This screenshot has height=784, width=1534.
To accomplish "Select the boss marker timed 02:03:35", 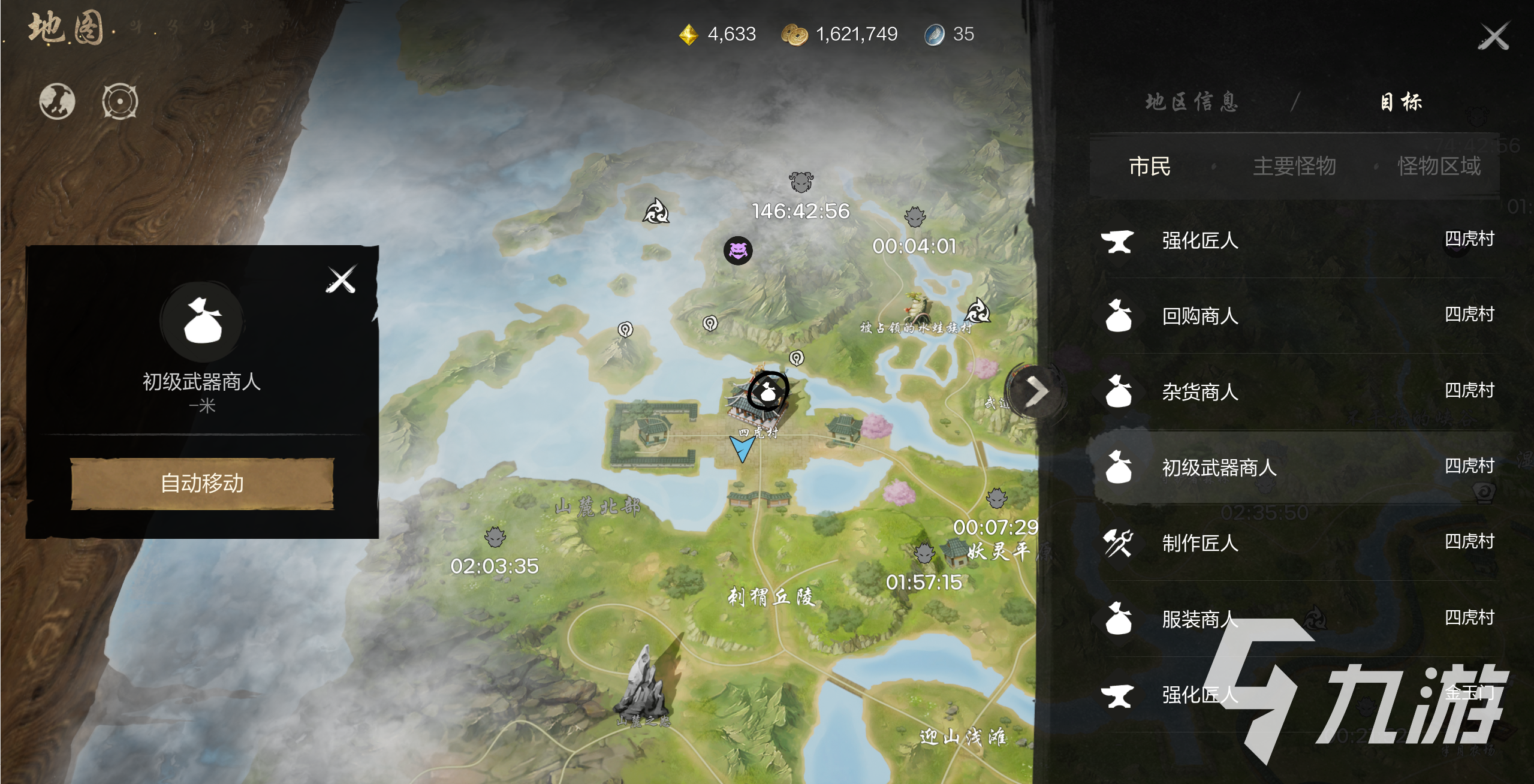I will (495, 537).
